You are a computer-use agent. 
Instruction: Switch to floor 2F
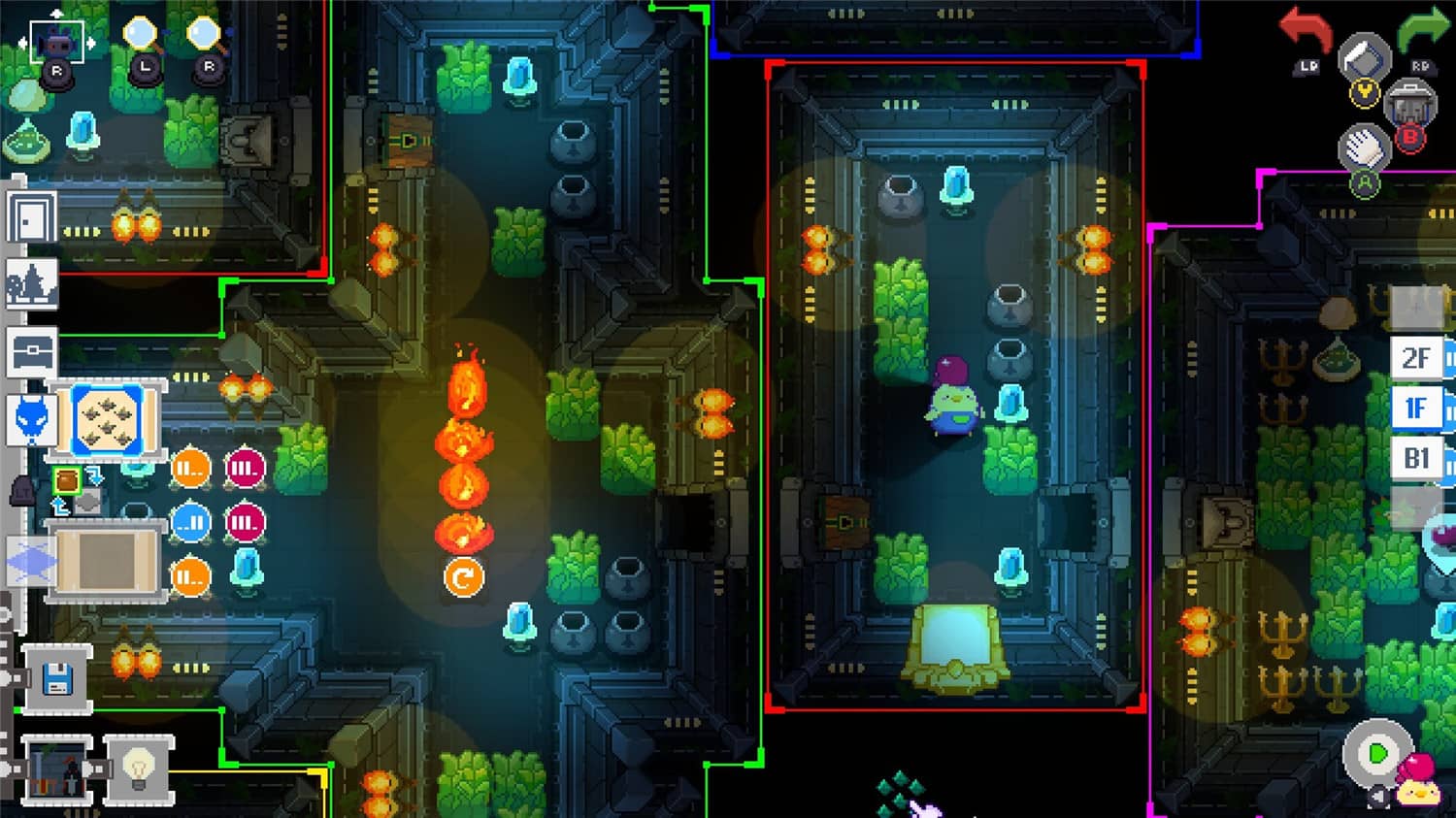coord(1417,359)
